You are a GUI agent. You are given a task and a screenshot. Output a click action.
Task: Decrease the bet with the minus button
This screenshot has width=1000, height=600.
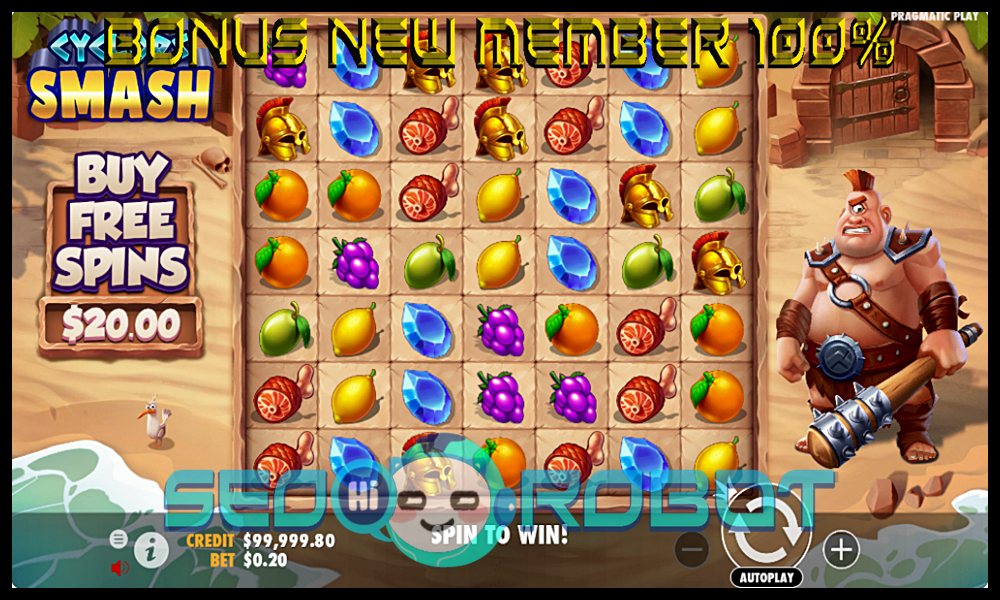tap(692, 549)
